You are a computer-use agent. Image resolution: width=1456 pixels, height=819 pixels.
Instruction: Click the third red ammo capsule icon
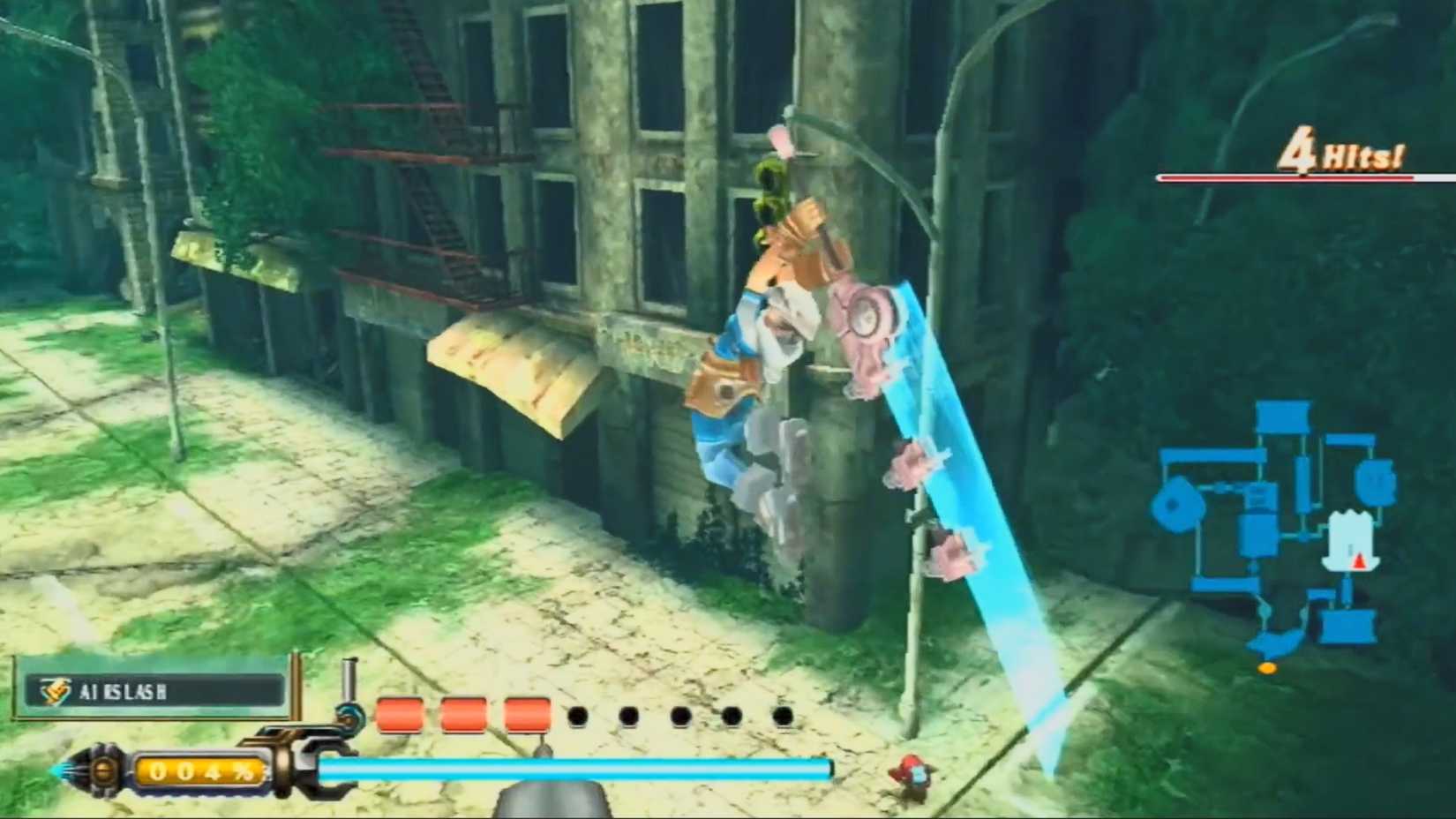(526, 711)
